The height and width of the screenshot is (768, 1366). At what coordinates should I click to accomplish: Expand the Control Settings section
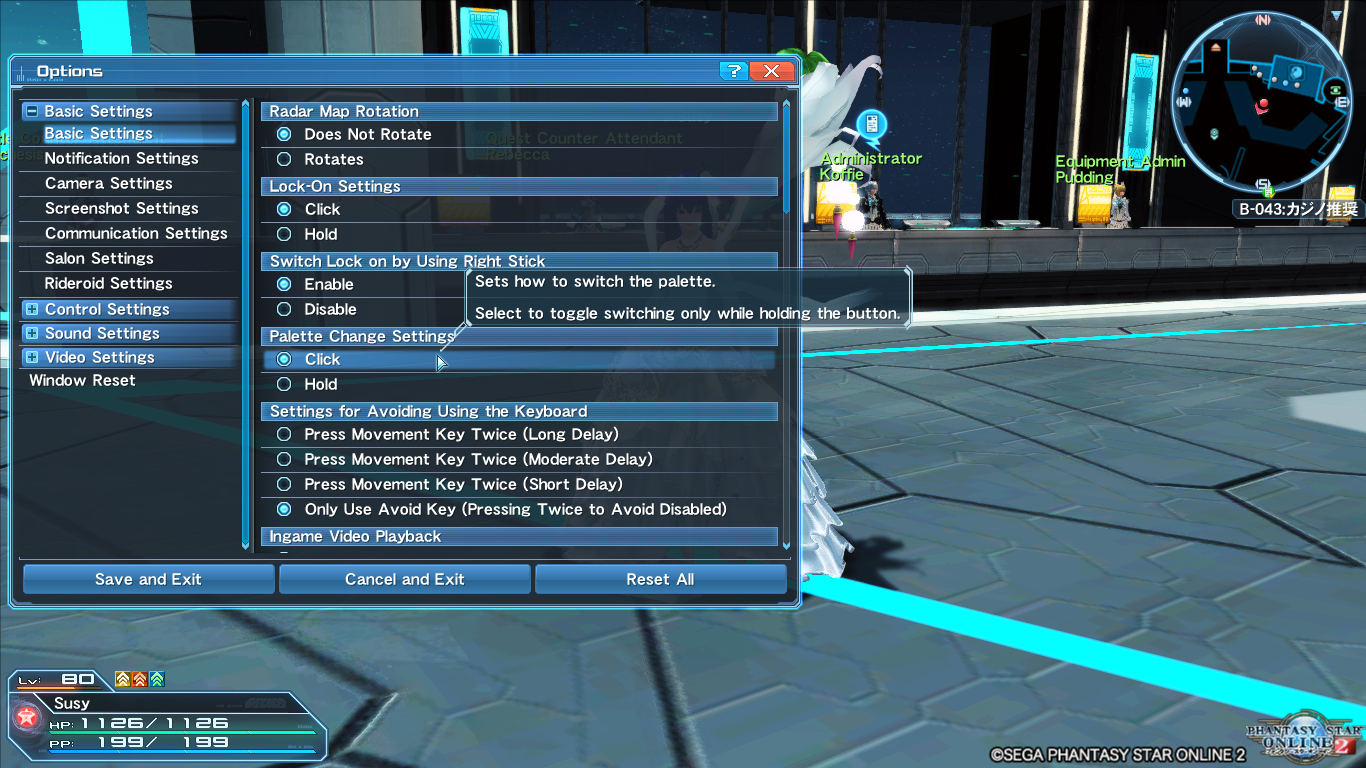31,308
